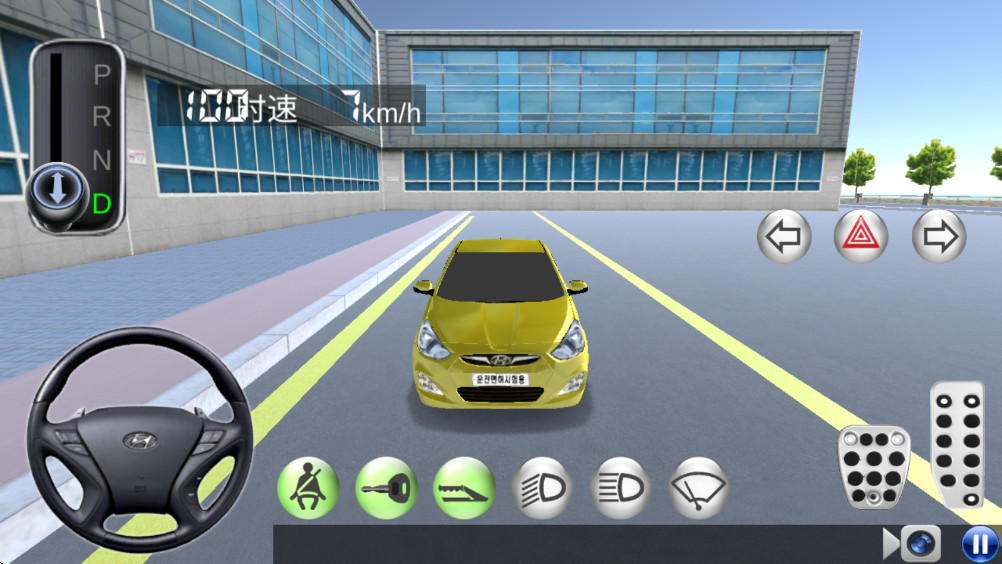Step on the brake pedal
Viewport: 1002px width, 564px height.
point(873,467)
